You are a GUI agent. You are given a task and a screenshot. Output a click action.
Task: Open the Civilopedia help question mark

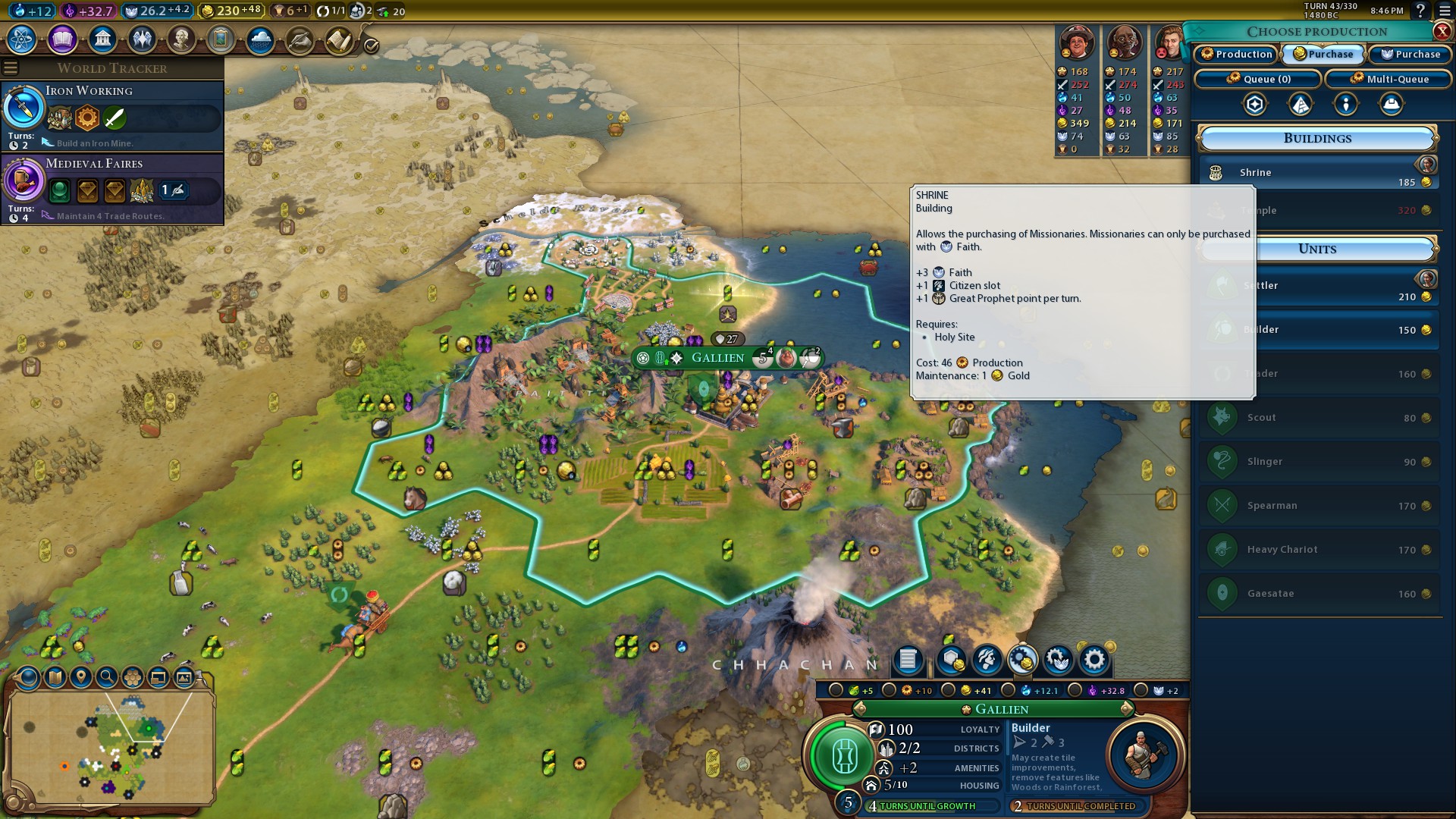[1420, 11]
